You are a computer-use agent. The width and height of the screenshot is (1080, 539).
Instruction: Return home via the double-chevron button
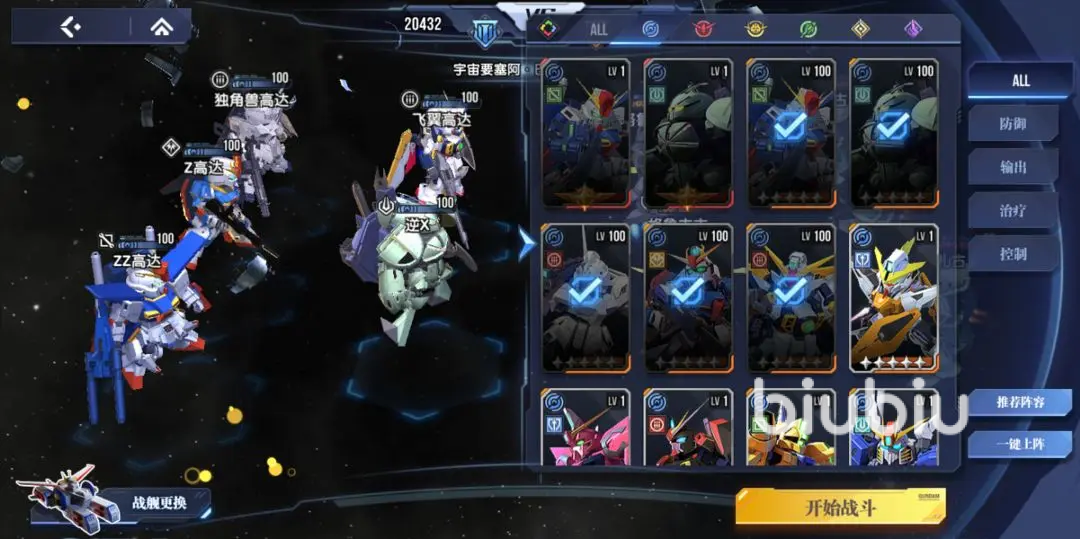coord(159,27)
